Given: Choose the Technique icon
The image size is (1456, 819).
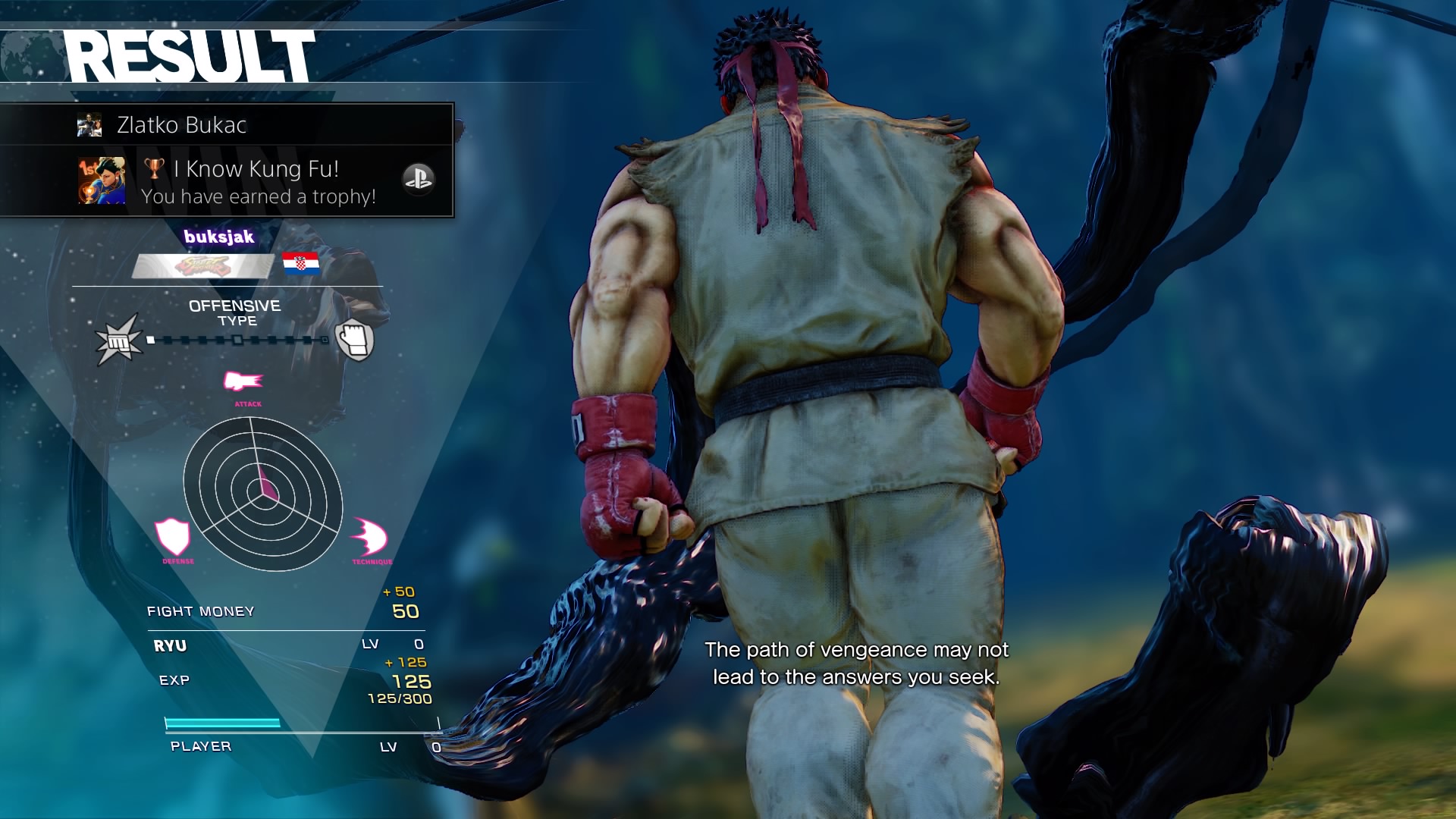Looking at the screenshot, I should [x=370, y=538].
